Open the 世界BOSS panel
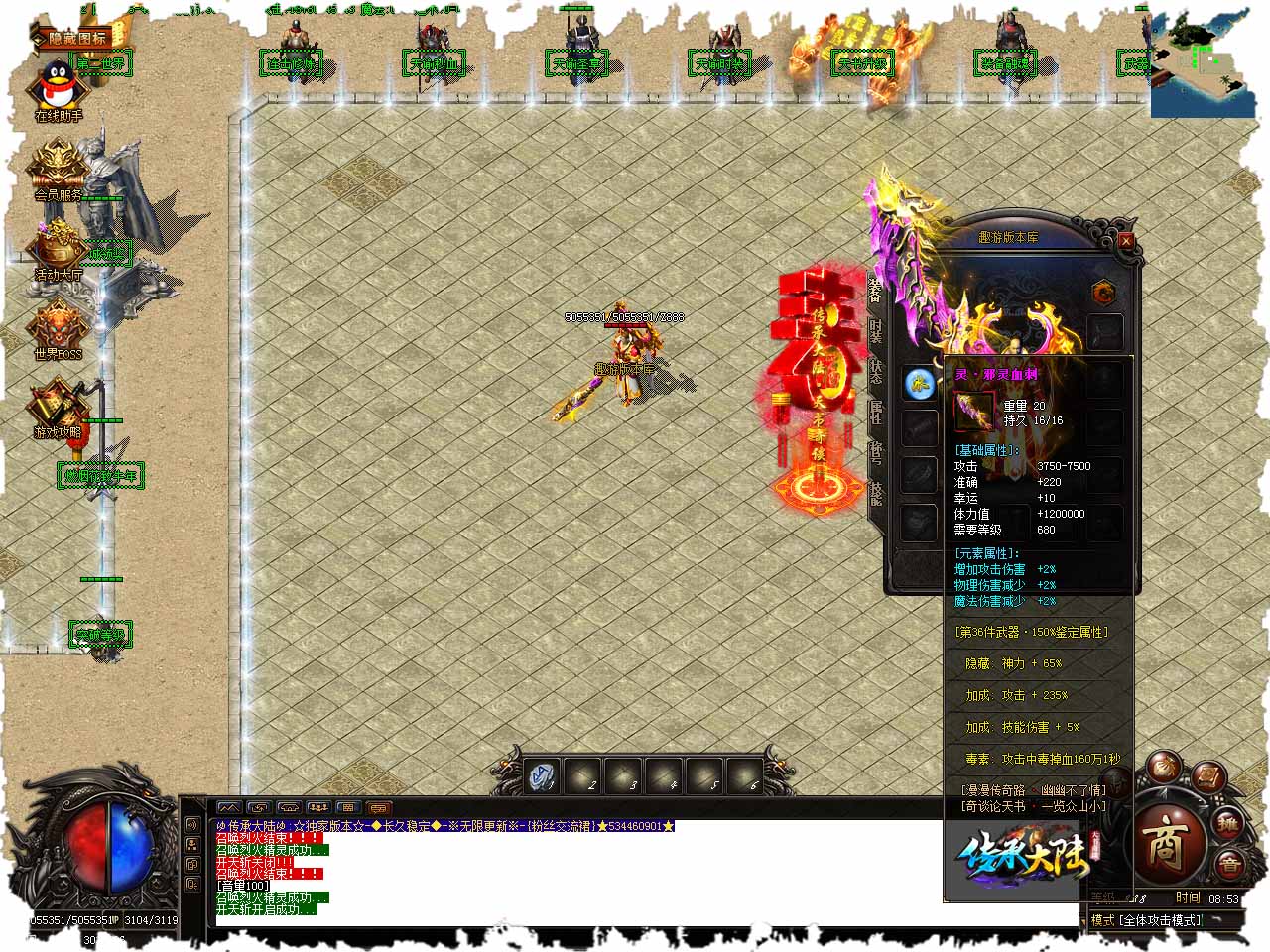 58,327
